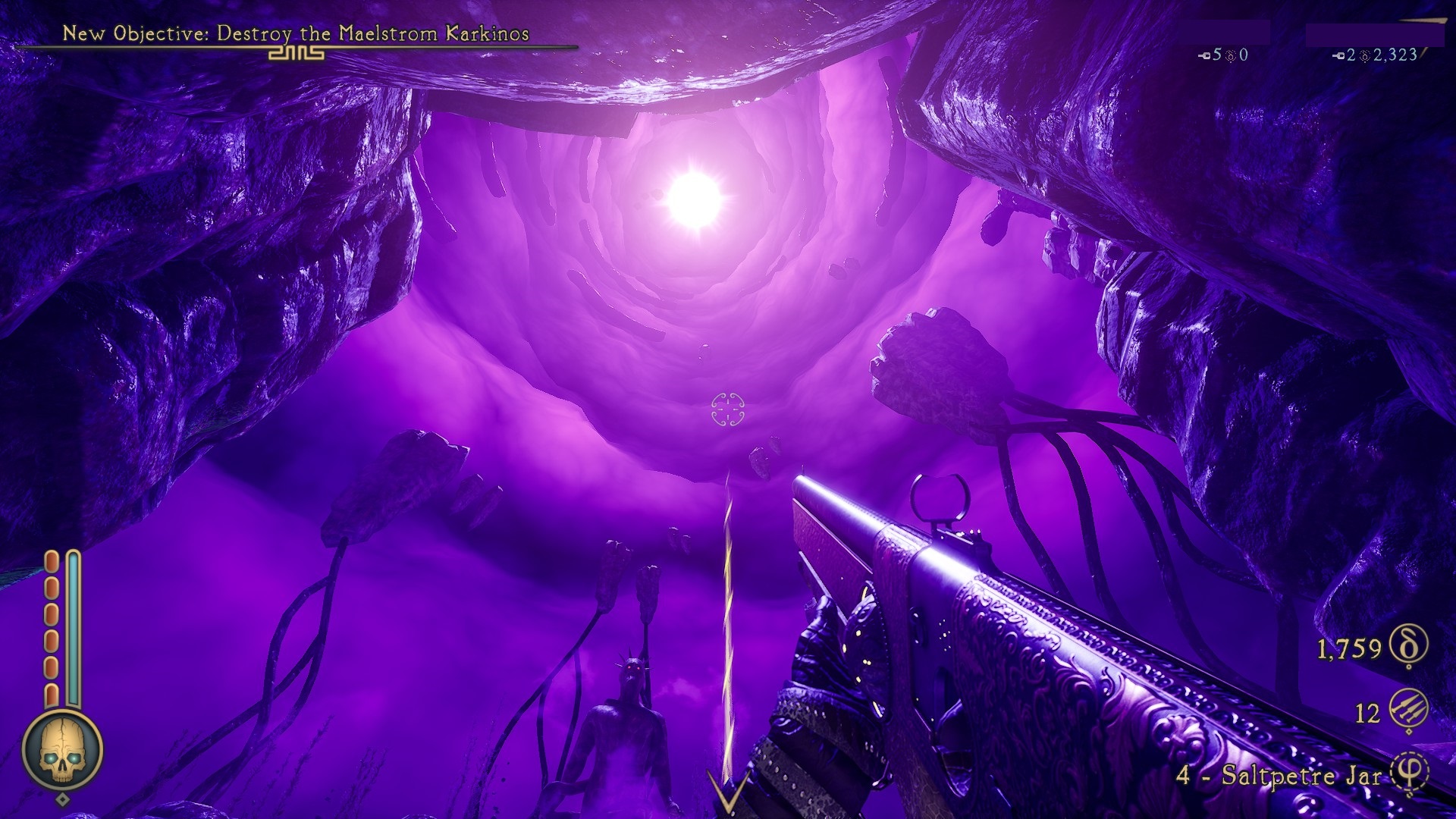1456x819 pixels.
Task: Click the ammunition type icon beside 12
Action: 1408,711
